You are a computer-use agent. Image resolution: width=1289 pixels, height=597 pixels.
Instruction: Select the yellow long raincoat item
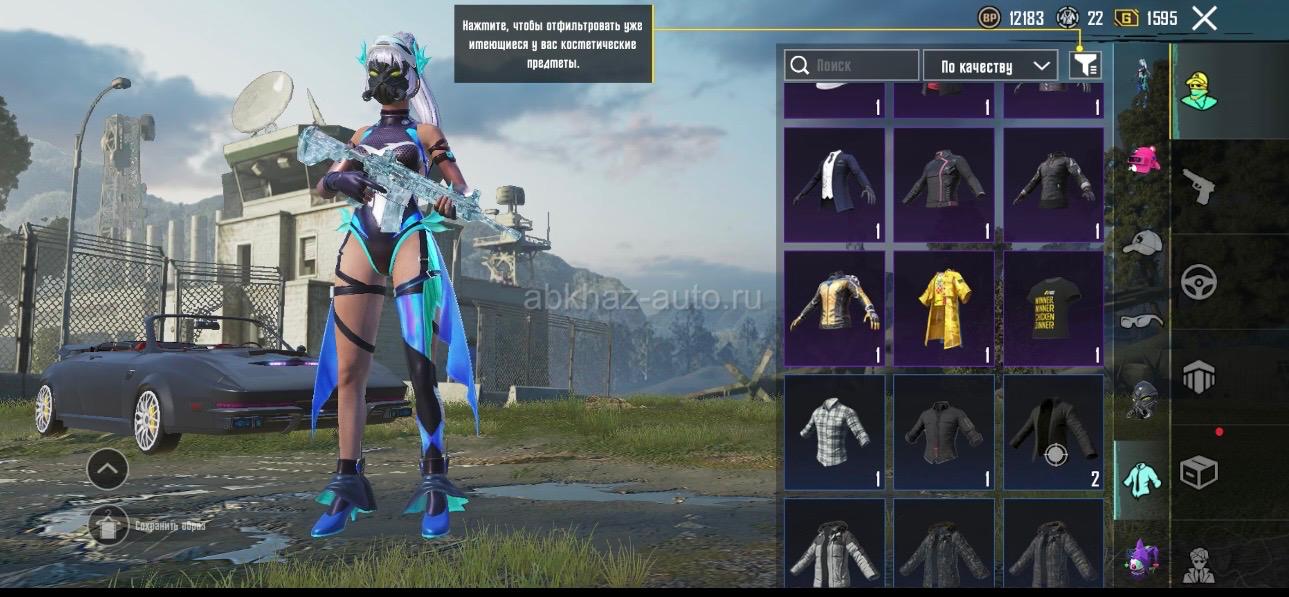(943, 308)
